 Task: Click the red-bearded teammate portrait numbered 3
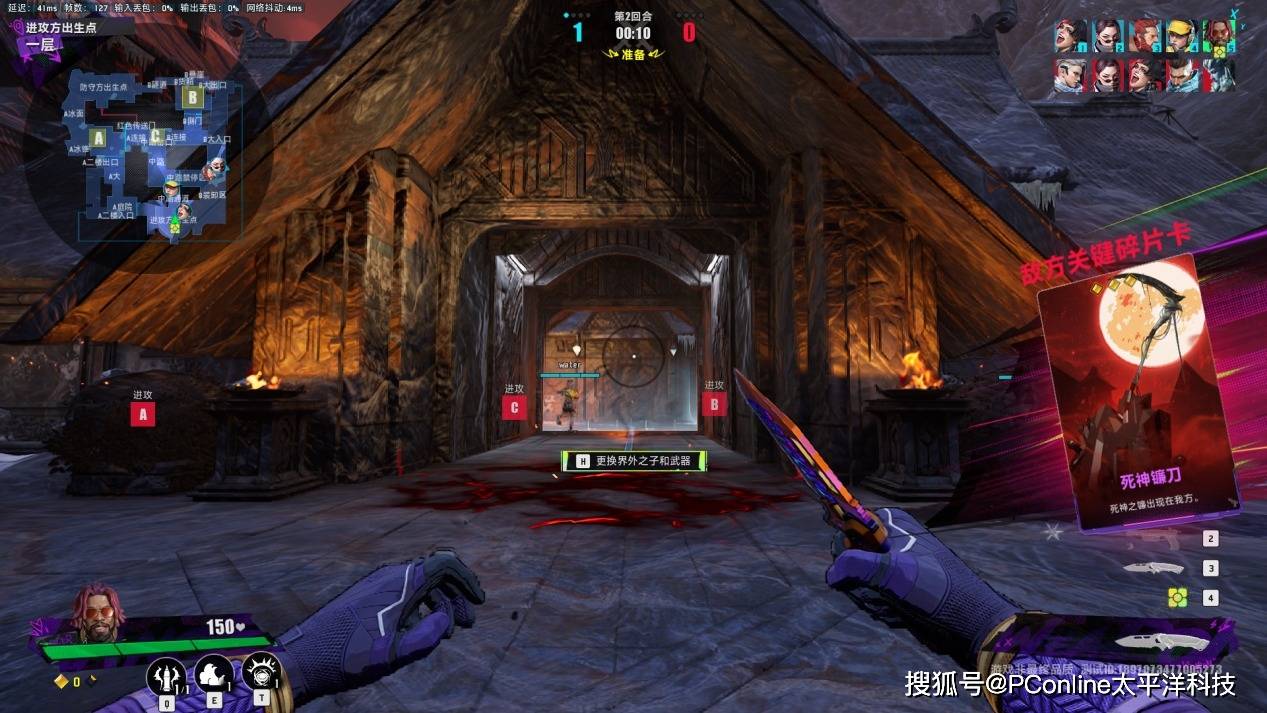tap(1144, 36)
